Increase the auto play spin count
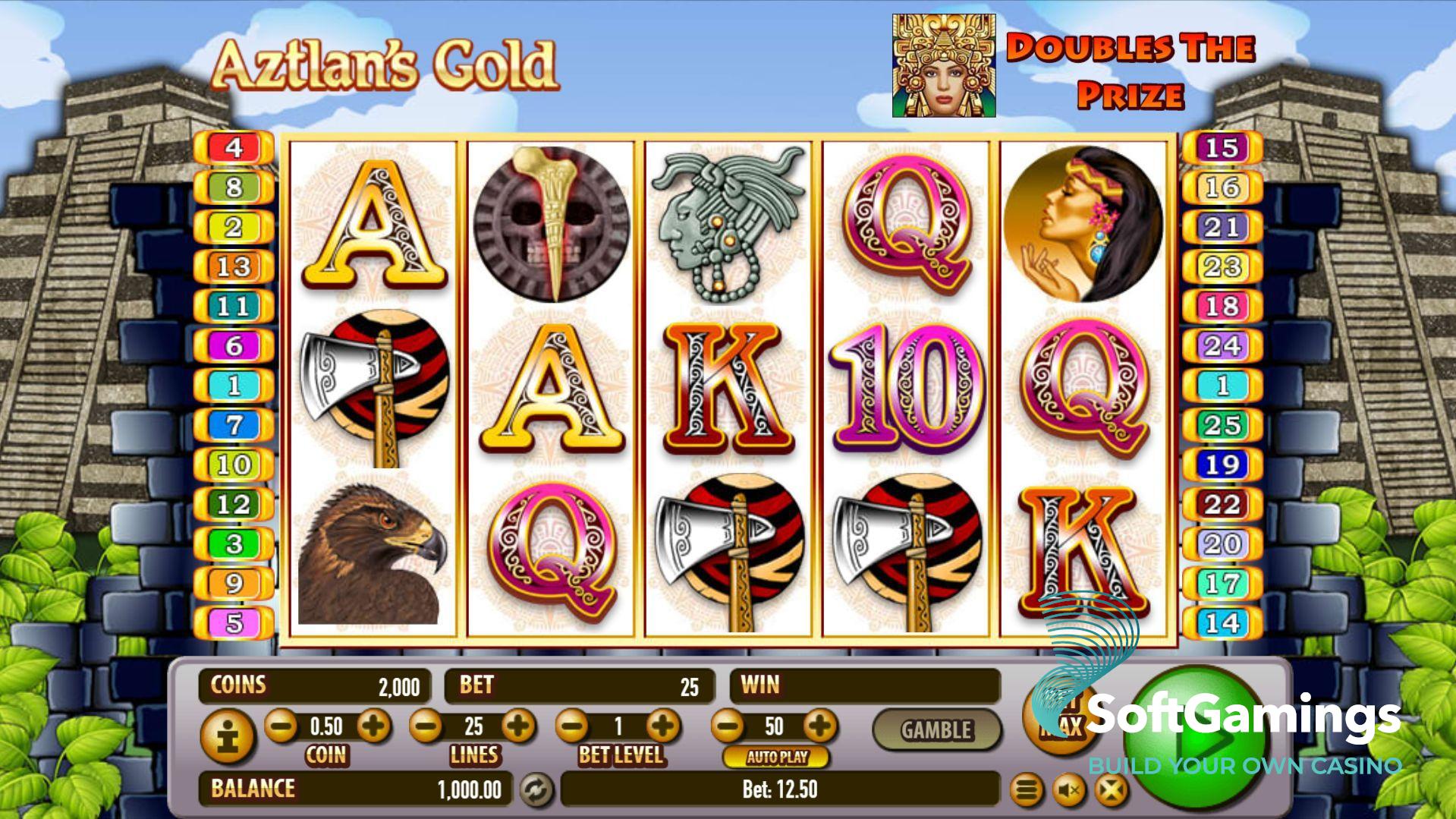The image size is (1456, 819). pyautogui.click(x=819, y=726)
